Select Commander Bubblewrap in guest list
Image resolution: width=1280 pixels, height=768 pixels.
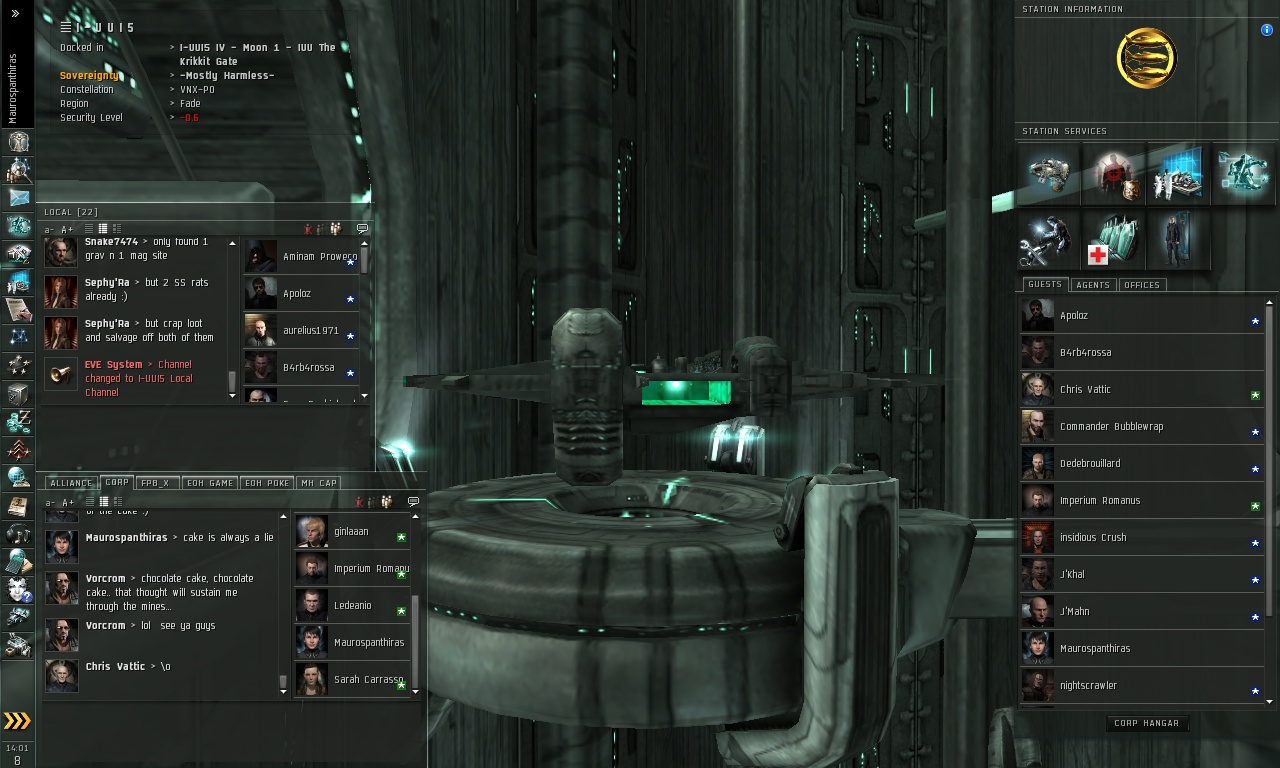tap(1111, 427)
